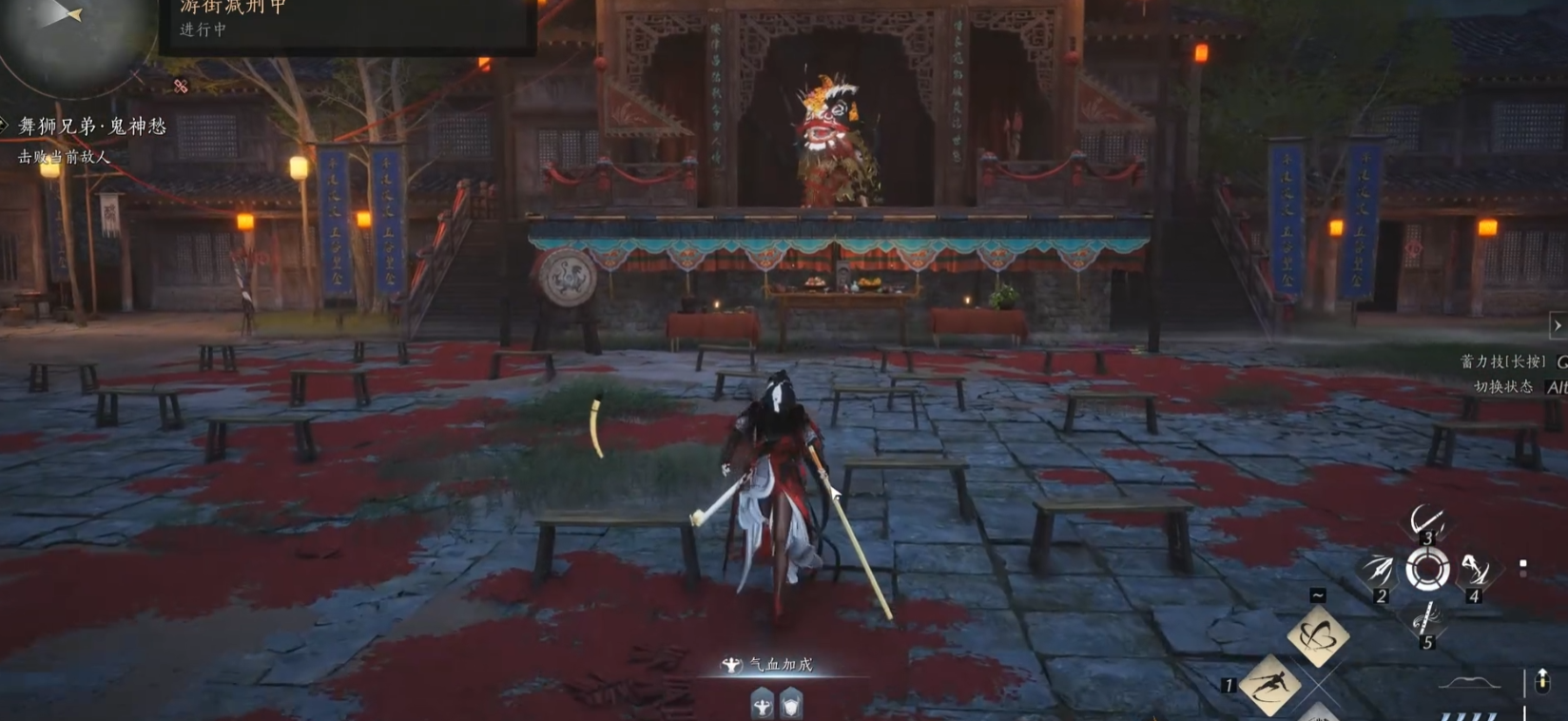Expand the side panel arrow on right edge
This screenshot has height=721, width=1568.
[x=1558, y=325]
